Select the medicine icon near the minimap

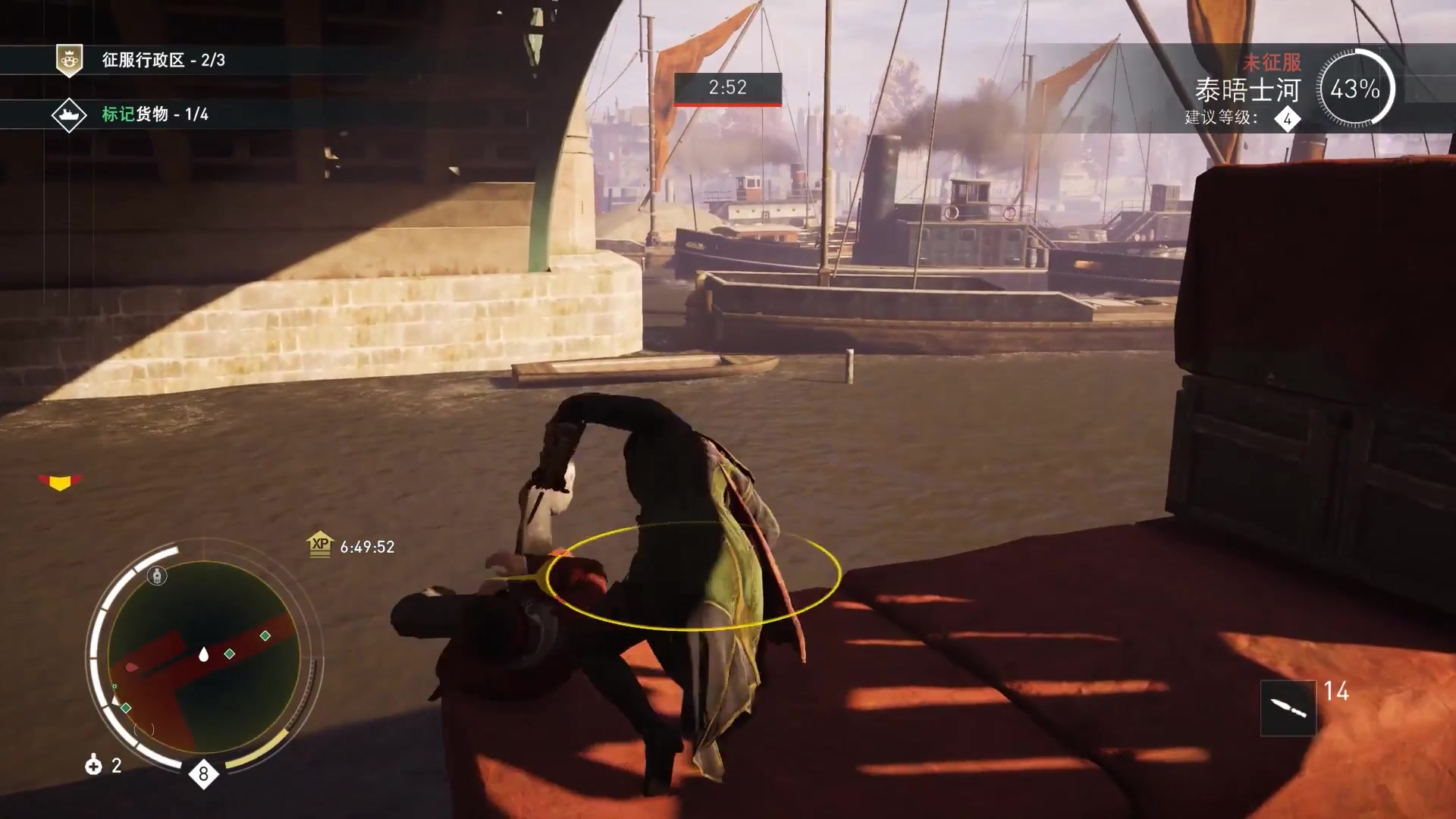pyautogui.click(x=93, y=765)
